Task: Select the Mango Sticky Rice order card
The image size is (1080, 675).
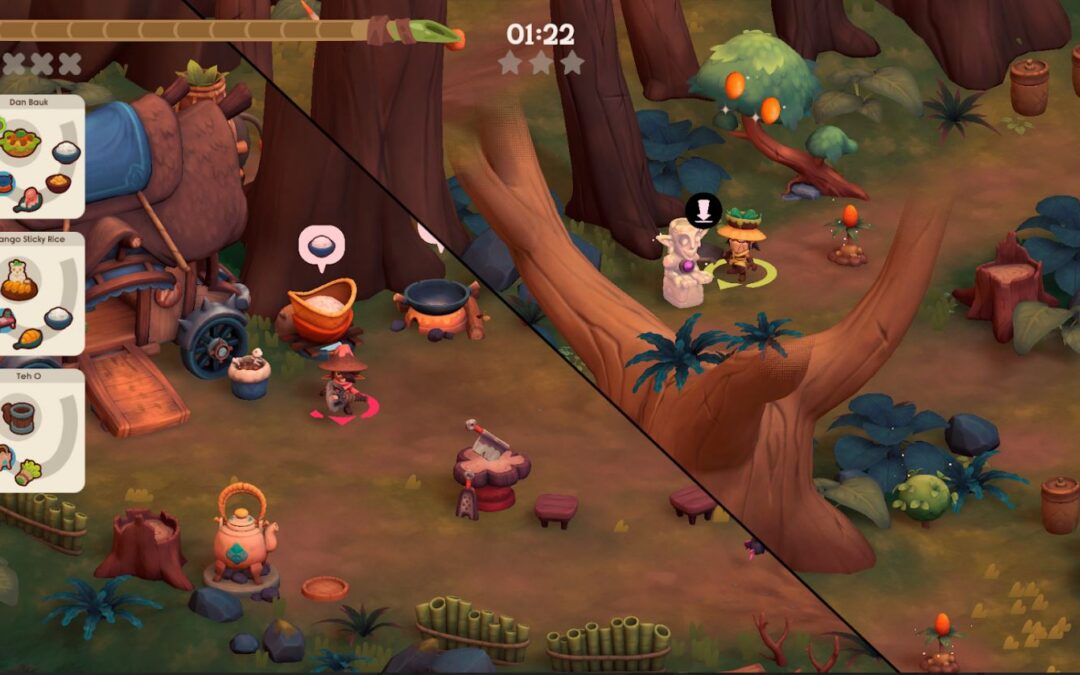Action: [x=40, y=294]
